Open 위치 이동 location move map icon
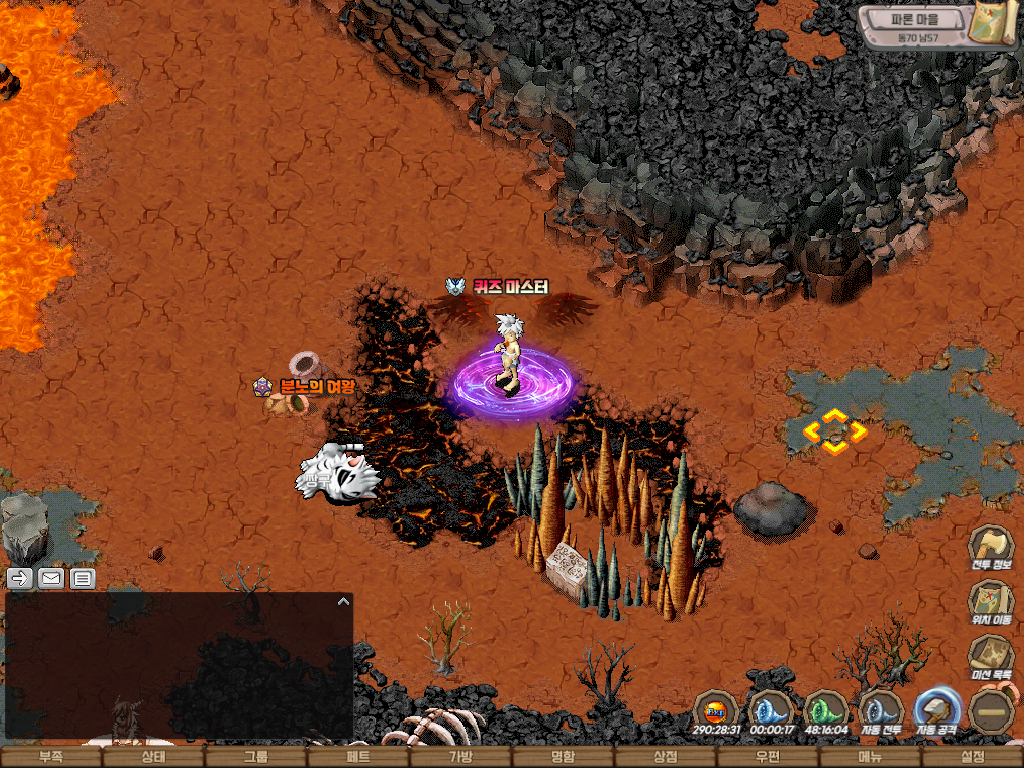 point(990,602)
